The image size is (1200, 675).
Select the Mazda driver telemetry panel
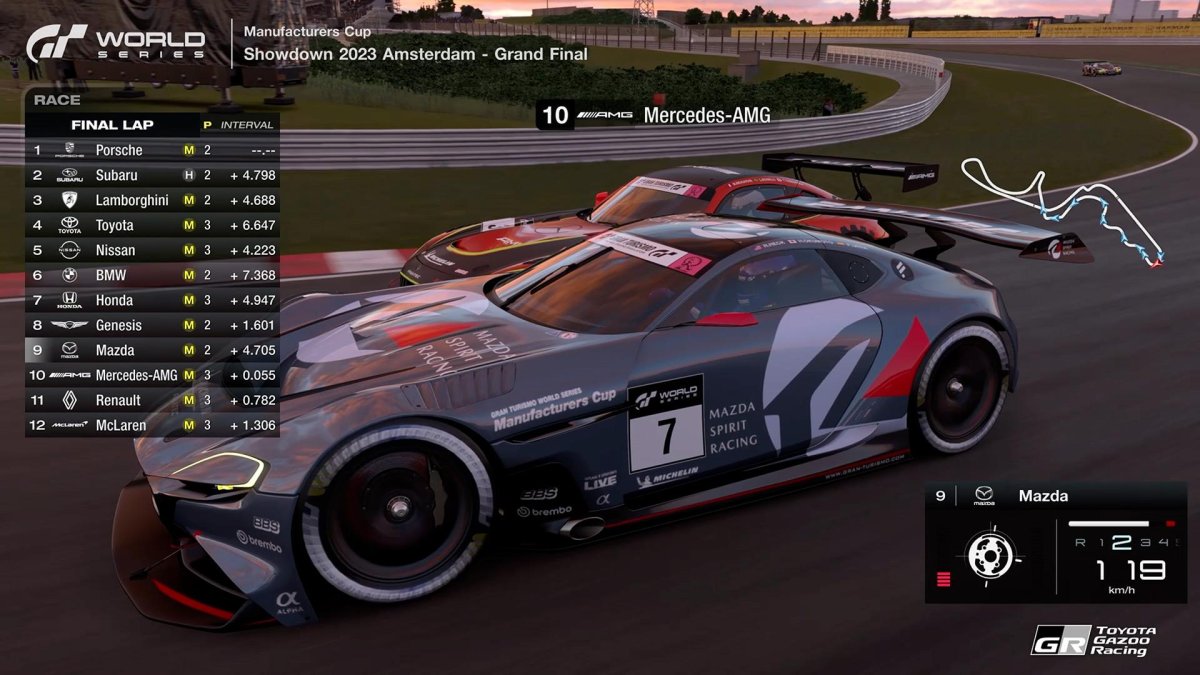pos(1055,543)
